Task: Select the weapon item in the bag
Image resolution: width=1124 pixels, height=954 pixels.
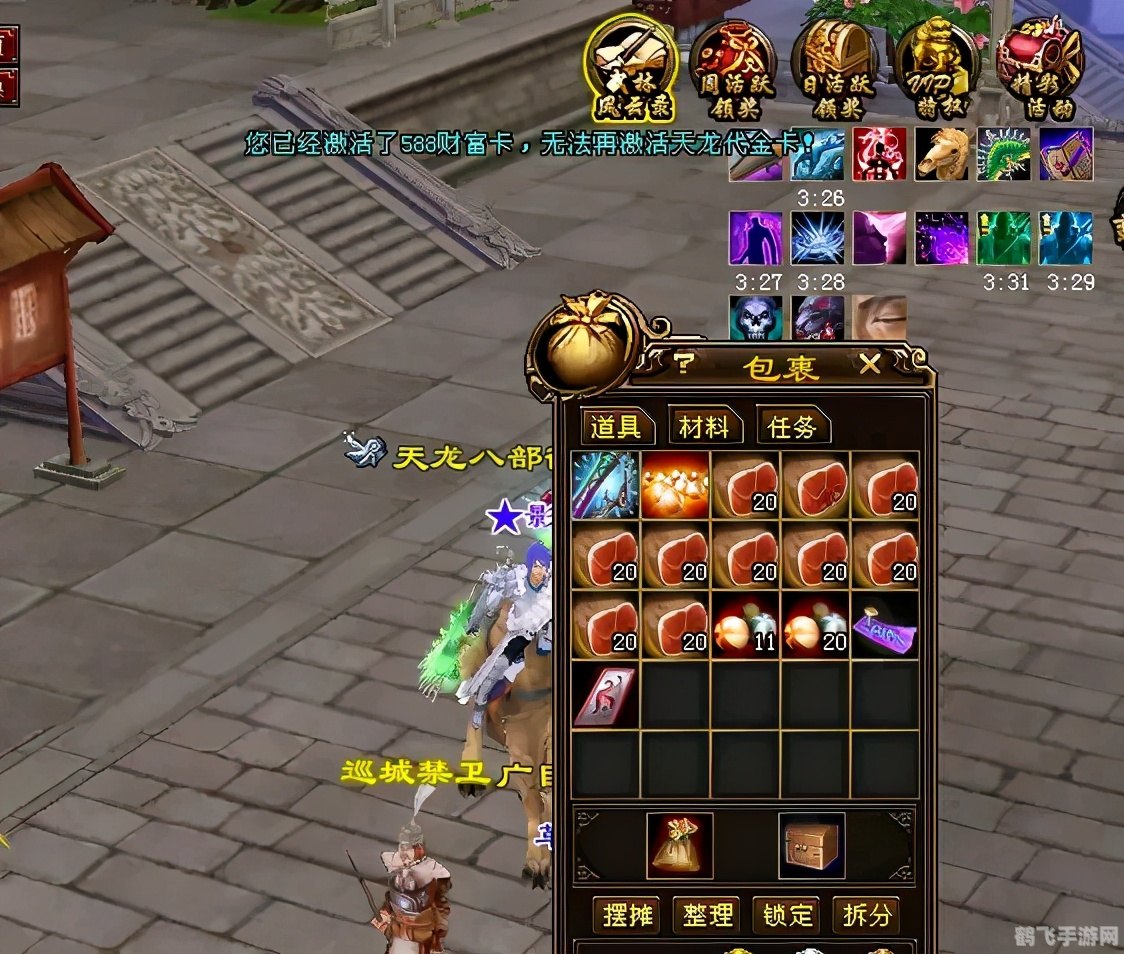Action: tap(606, 485)
